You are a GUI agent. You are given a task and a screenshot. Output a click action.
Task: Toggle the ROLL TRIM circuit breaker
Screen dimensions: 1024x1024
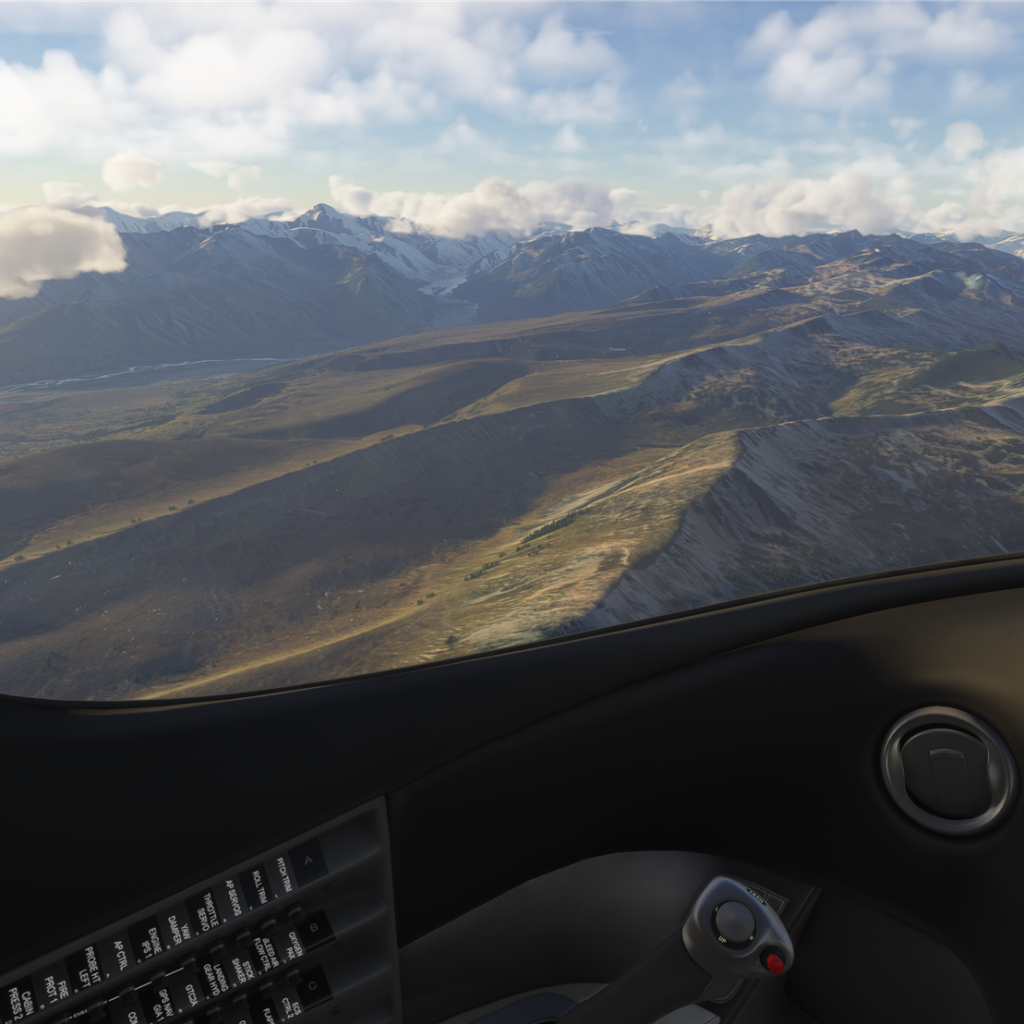coord(256,887)
